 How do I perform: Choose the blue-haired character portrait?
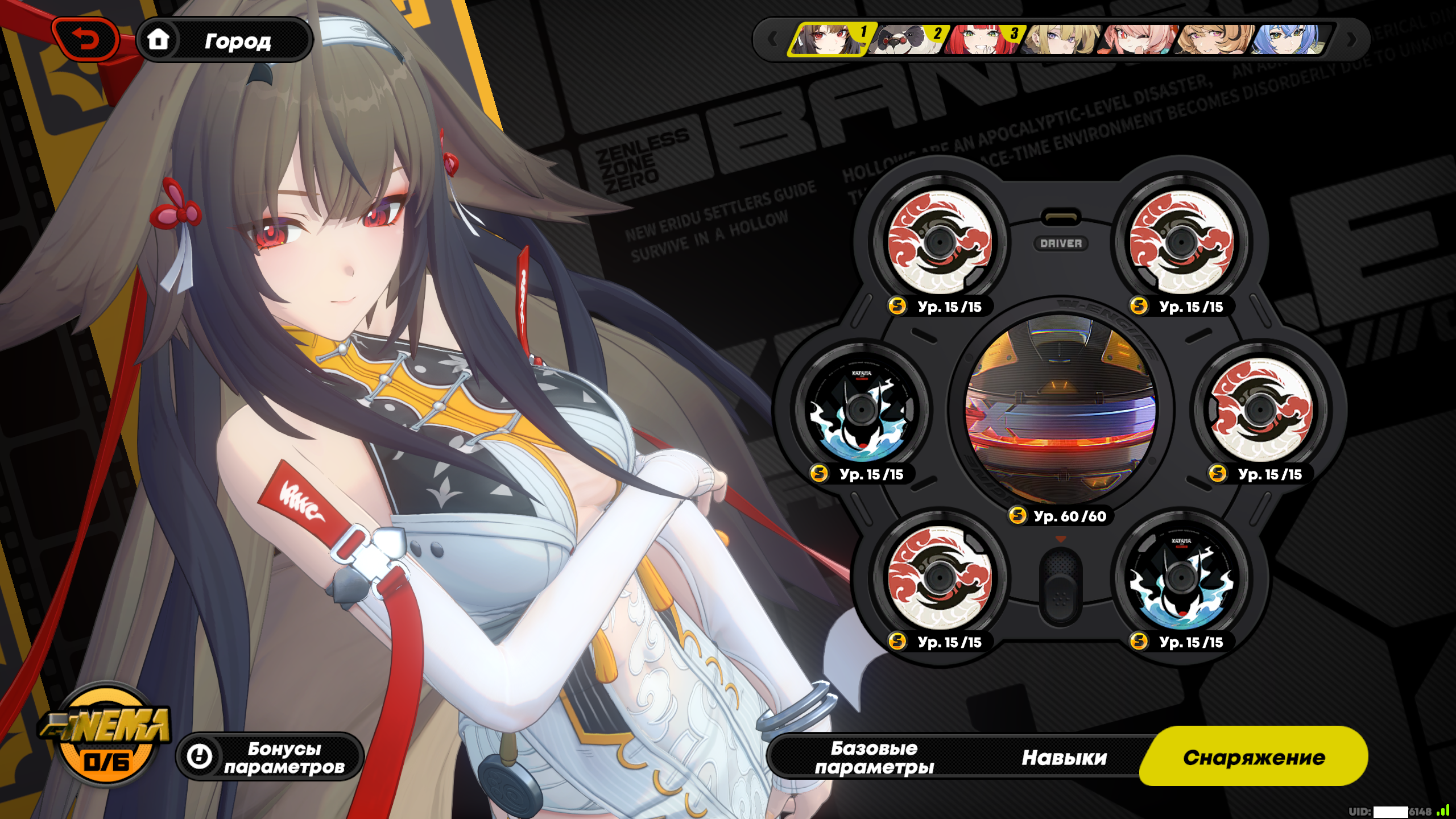(x=1289, y=39)
